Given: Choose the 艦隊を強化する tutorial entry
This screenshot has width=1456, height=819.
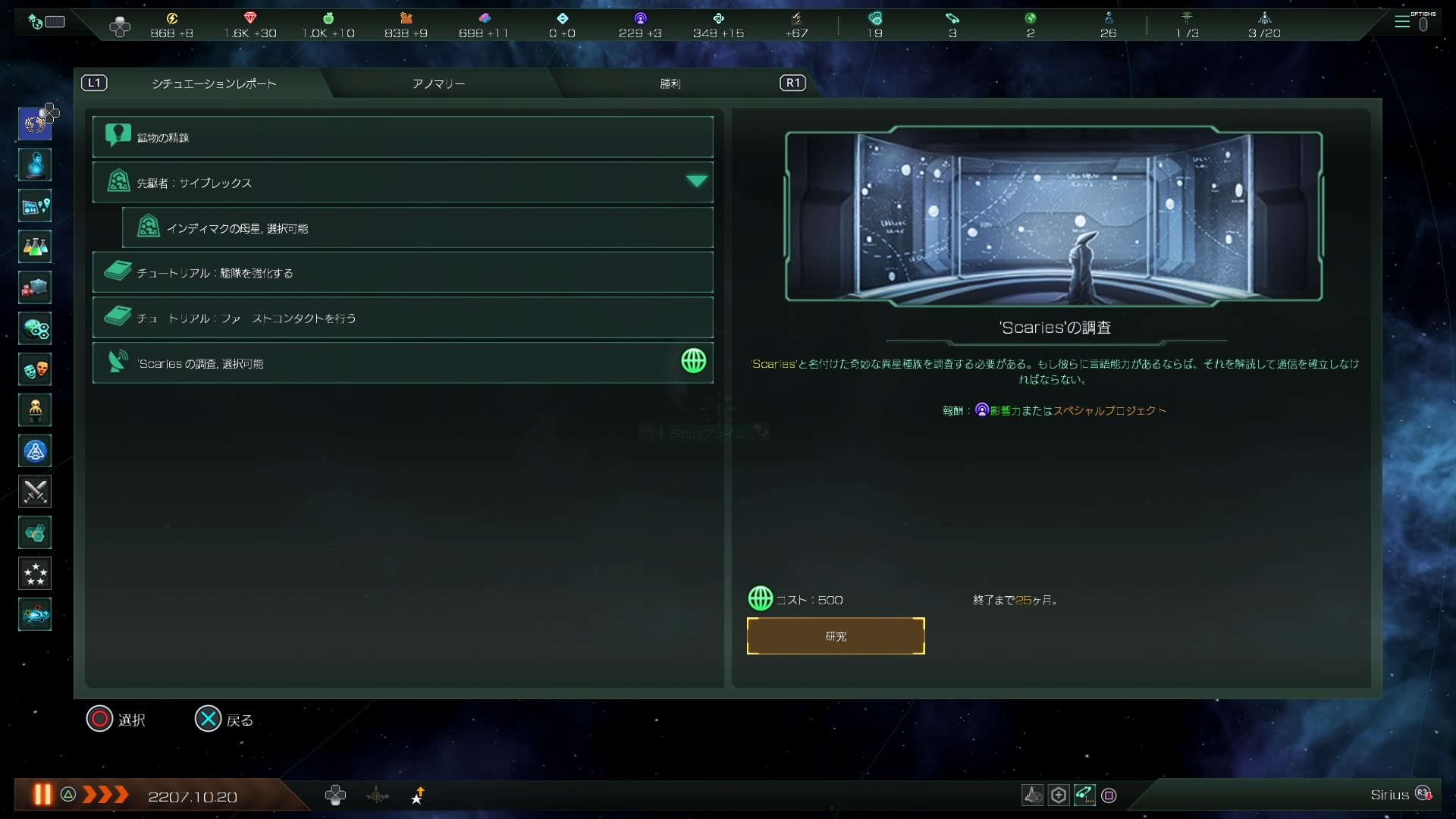Looking at the screenshot, I should [x=402, y=273].
